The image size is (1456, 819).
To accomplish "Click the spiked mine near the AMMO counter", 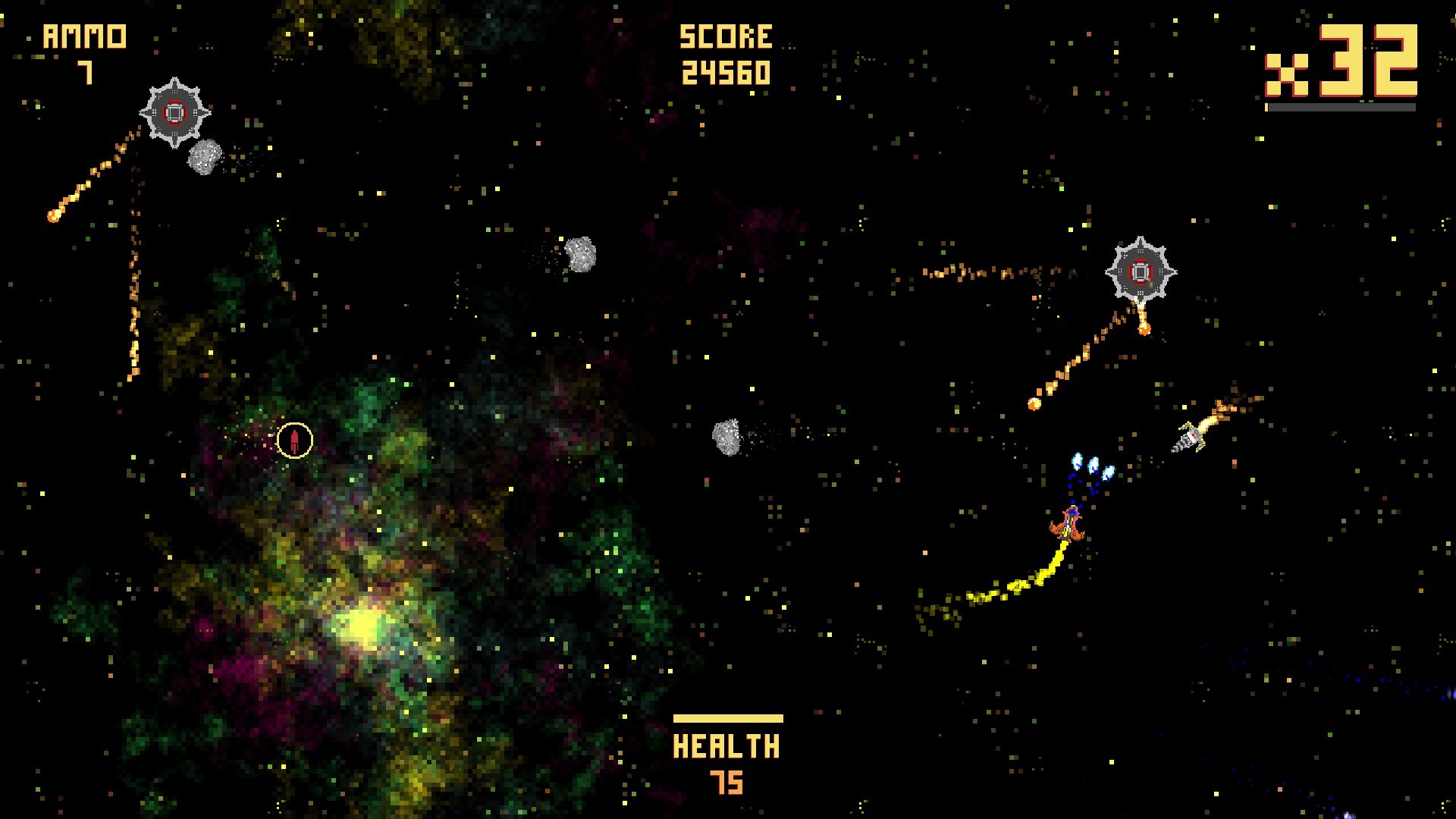I will 176,114.
